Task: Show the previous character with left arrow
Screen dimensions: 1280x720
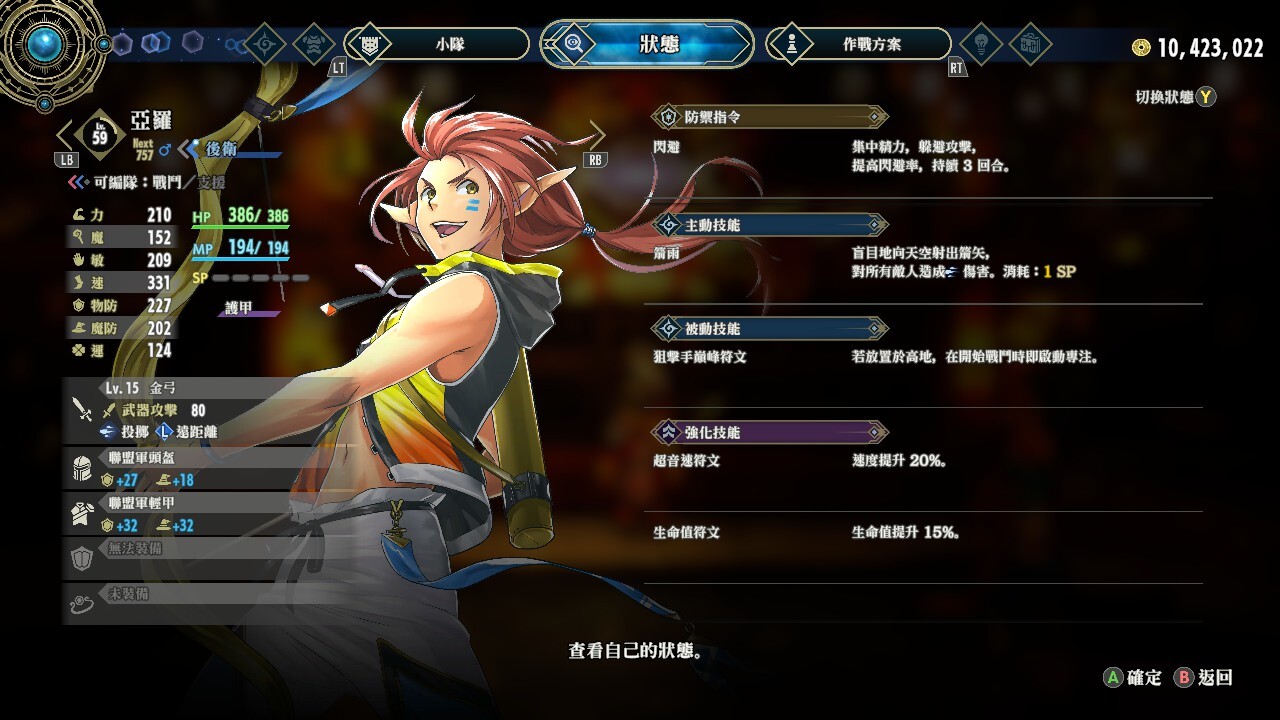Action: click(x=66, y=135)
